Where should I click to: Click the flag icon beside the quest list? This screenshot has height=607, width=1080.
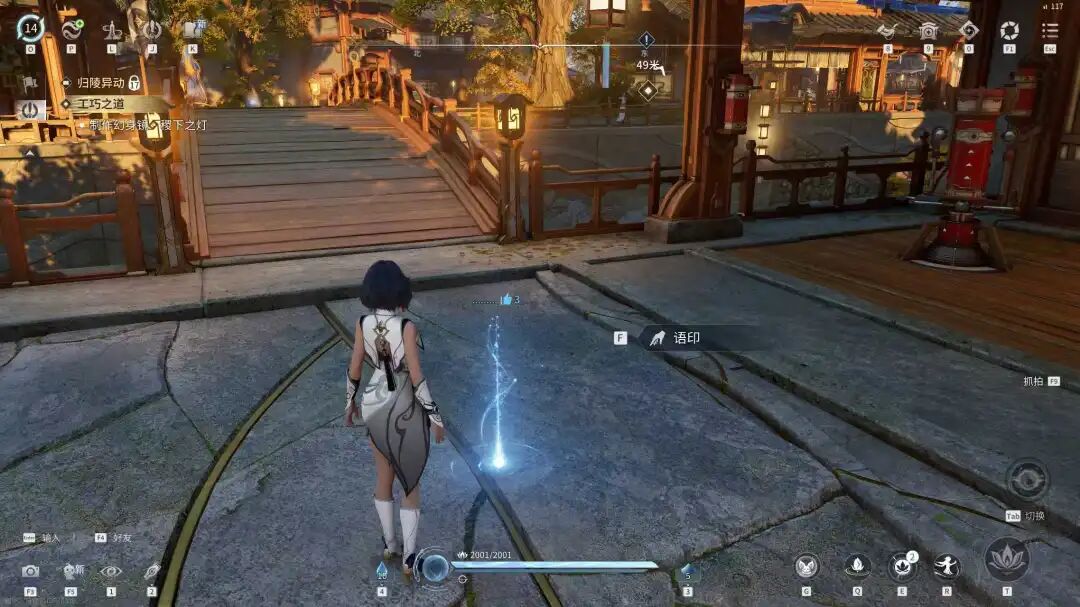coord(29,83)
